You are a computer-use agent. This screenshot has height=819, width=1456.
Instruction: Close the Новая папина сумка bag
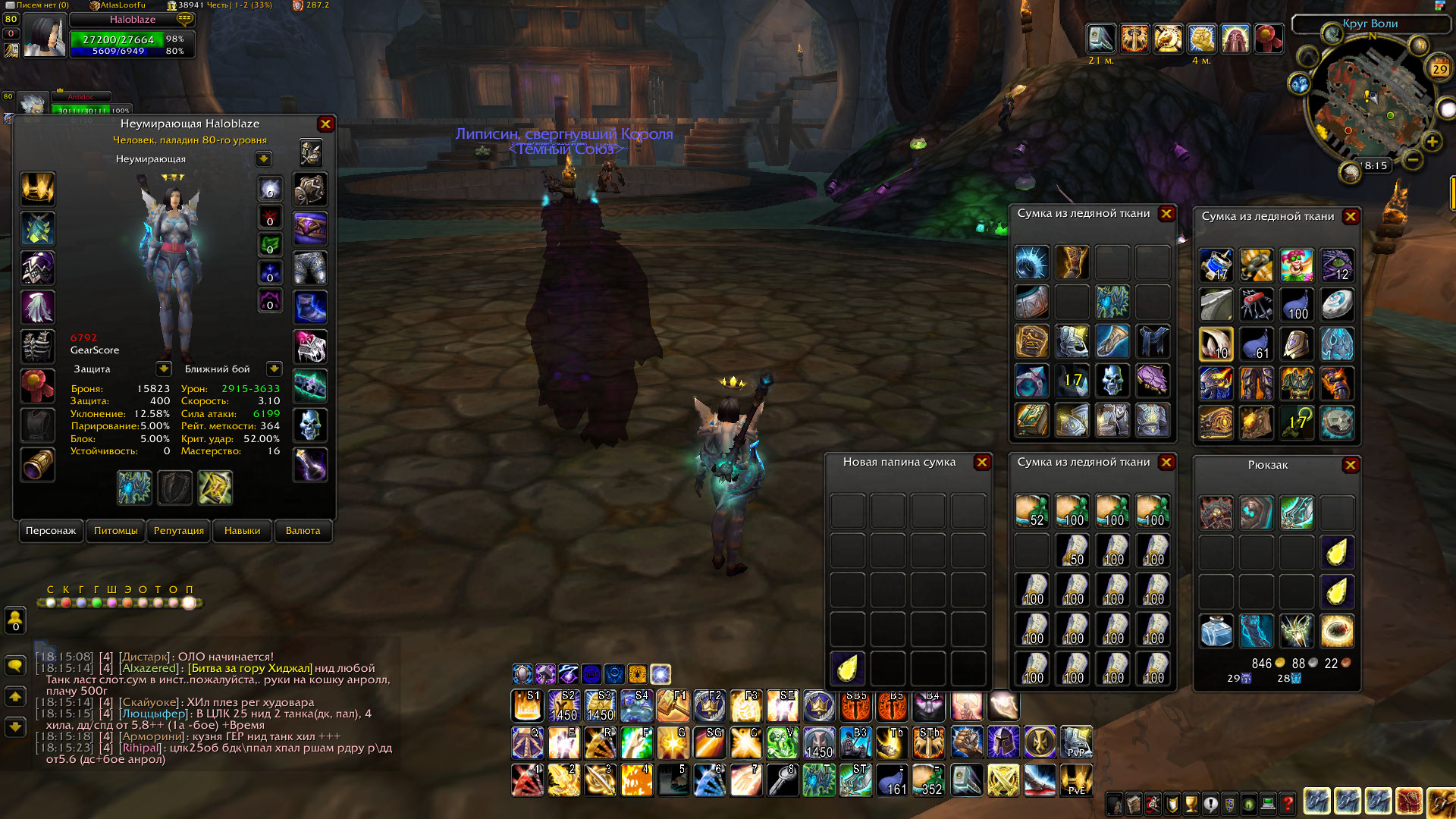[x=982, y=463]
